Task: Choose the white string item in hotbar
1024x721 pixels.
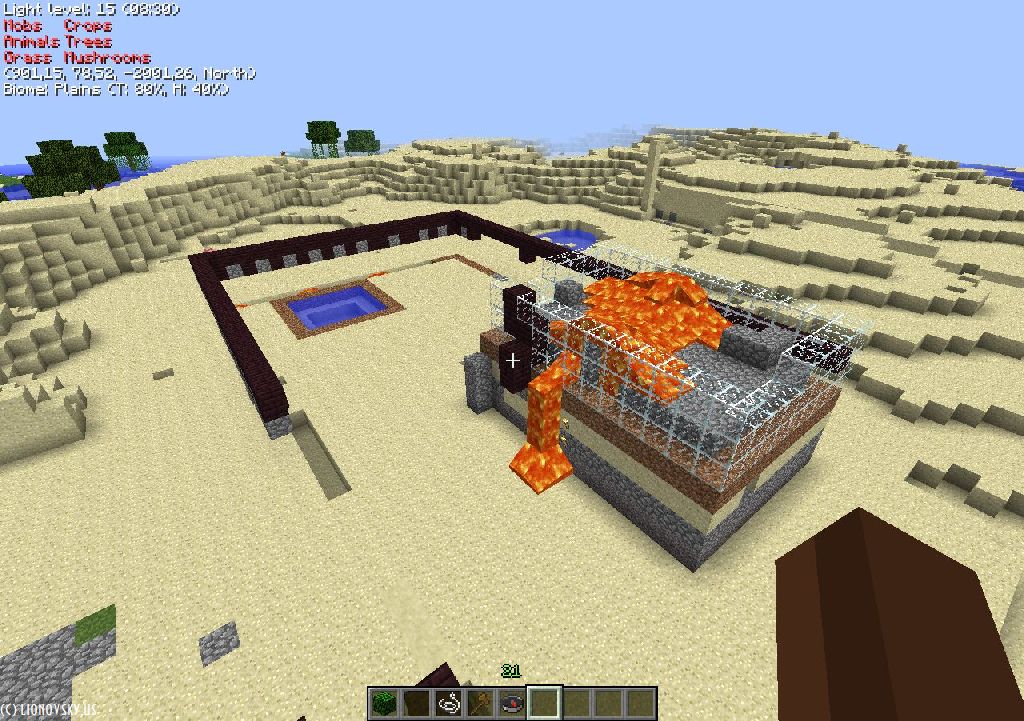Action: (448, 703)
